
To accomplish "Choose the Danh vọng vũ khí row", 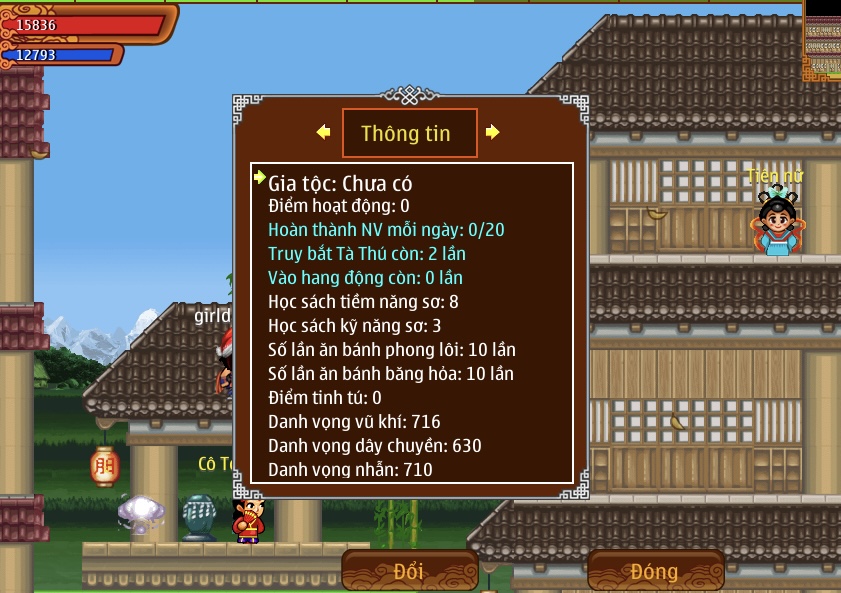I will [354, 421].
